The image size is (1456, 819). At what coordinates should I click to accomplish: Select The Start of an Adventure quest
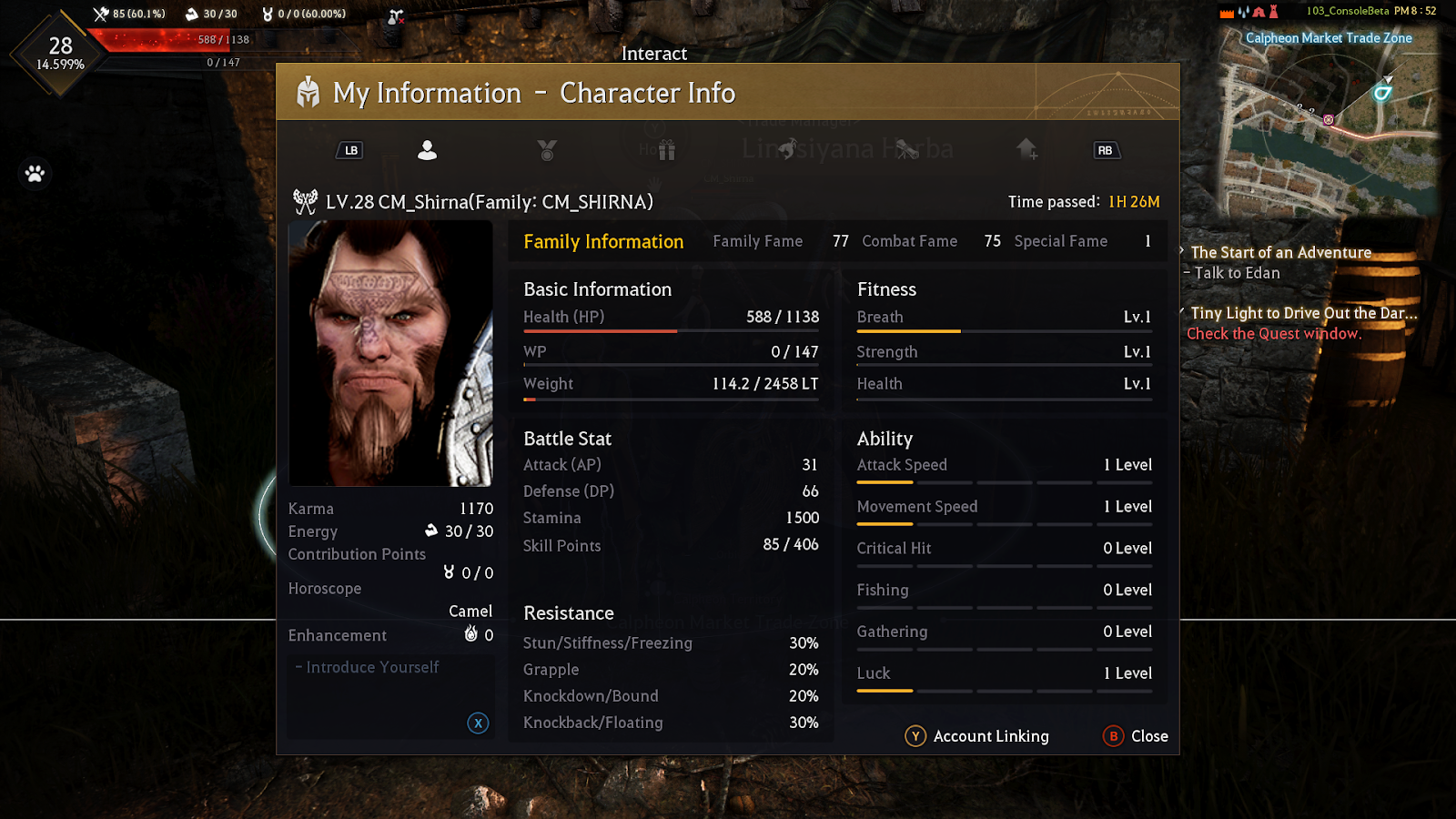[1280, 253]
